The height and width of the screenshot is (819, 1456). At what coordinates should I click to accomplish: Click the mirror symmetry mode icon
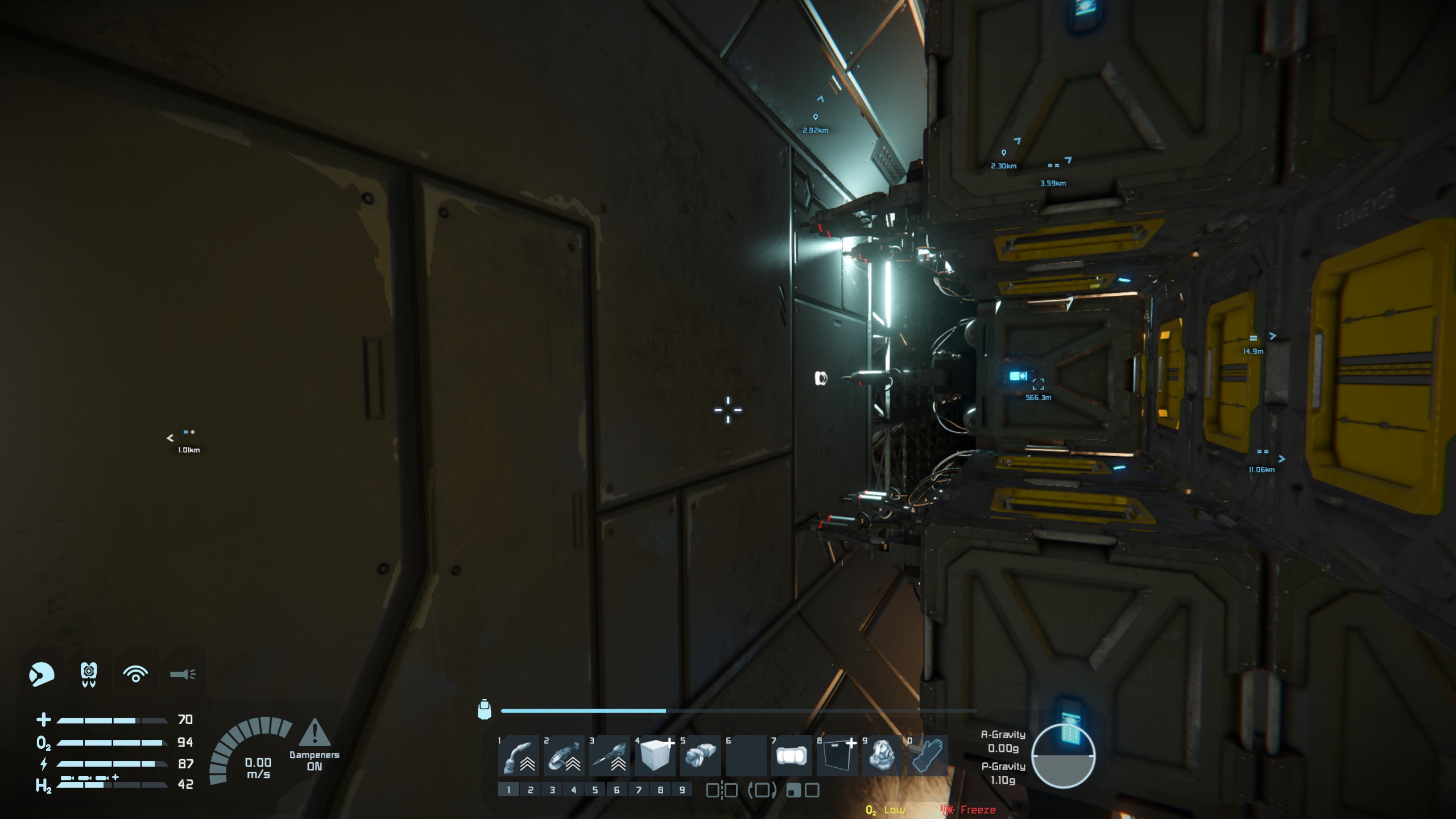click(x=722, y=790)
